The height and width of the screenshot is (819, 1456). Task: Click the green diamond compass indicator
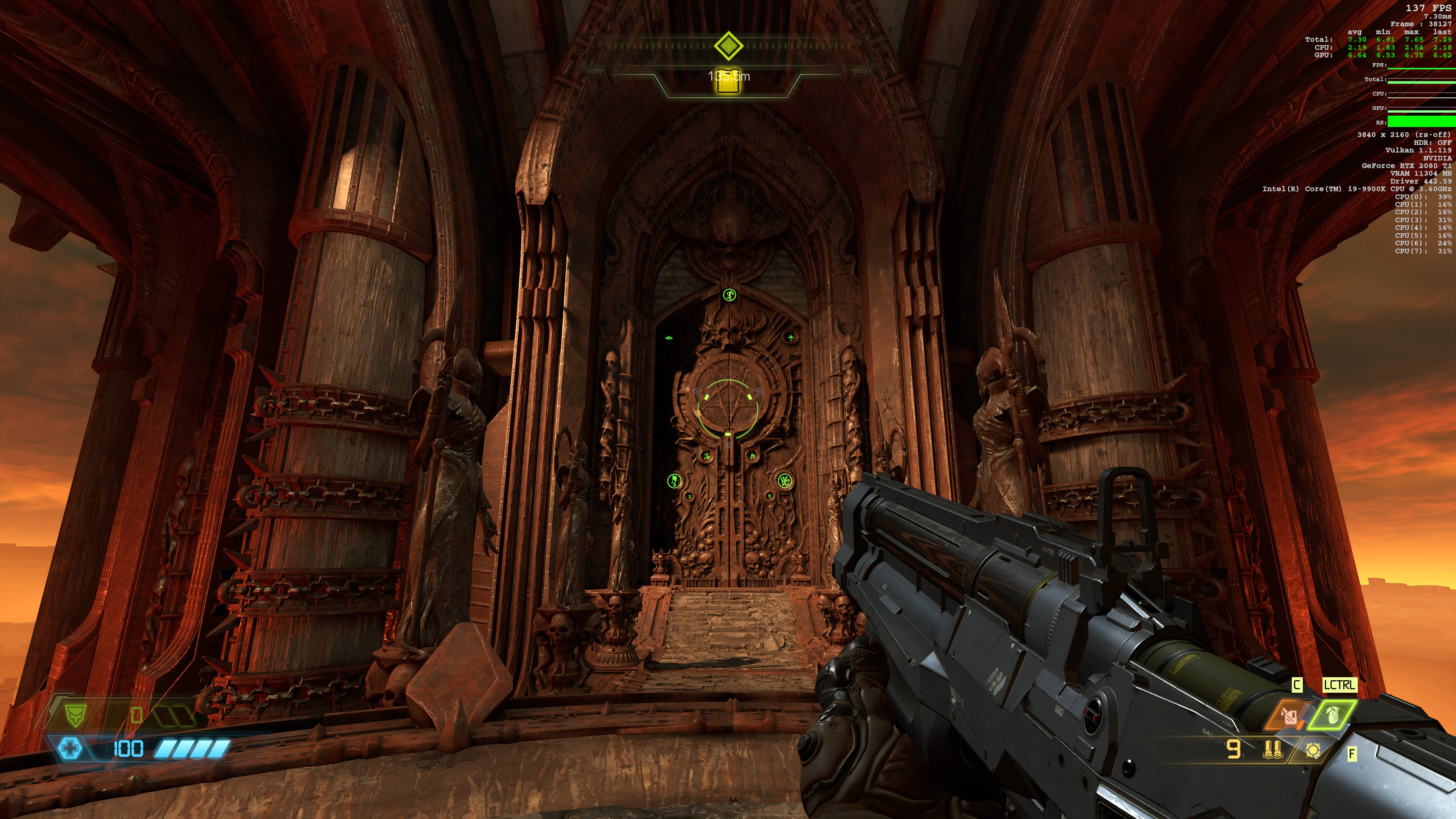click(728, 45)
